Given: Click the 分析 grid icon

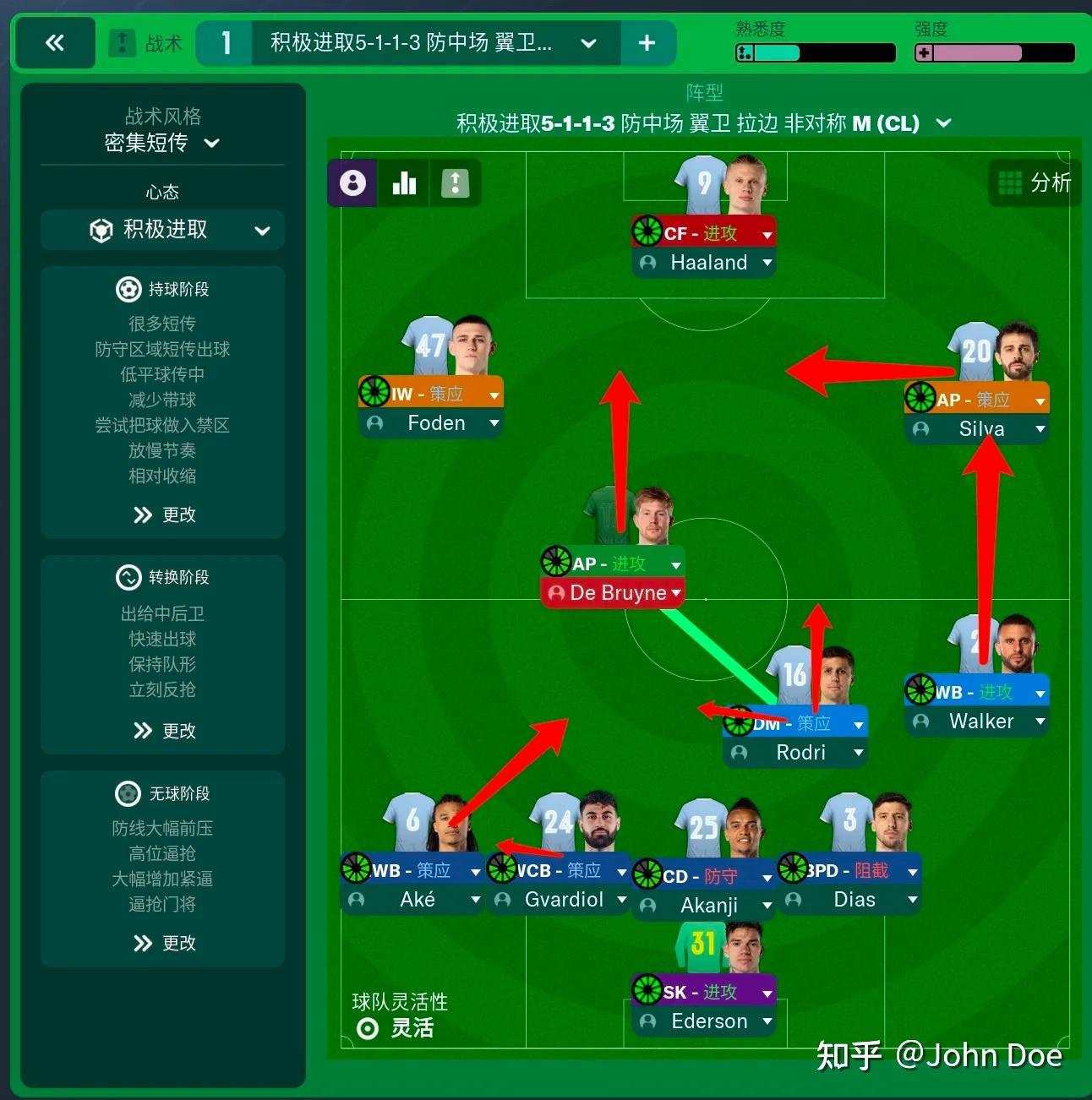Looking at the screenshot, I should point(1010,182).
